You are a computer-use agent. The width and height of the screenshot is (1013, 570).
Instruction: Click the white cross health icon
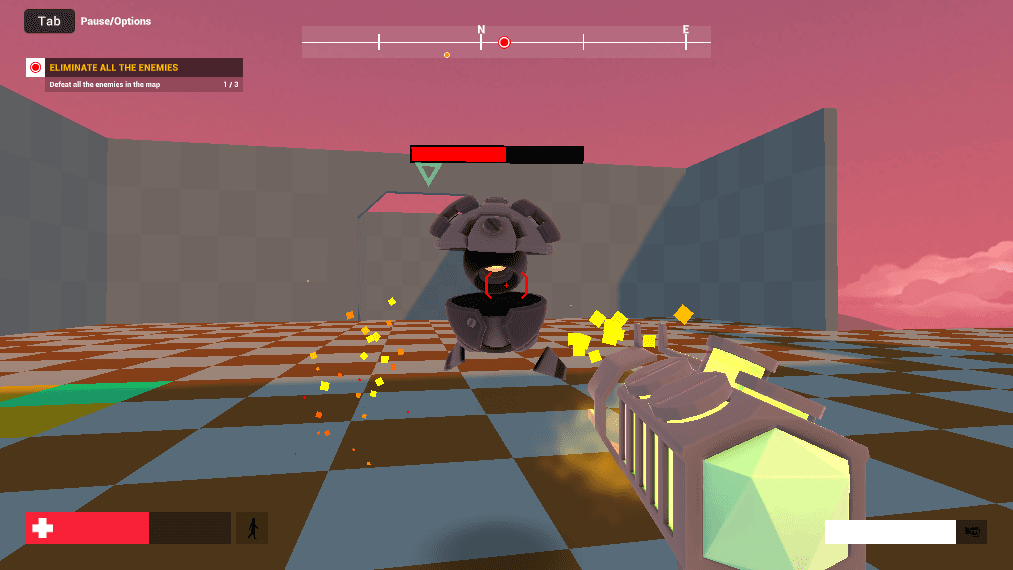(x=42, y=528)
